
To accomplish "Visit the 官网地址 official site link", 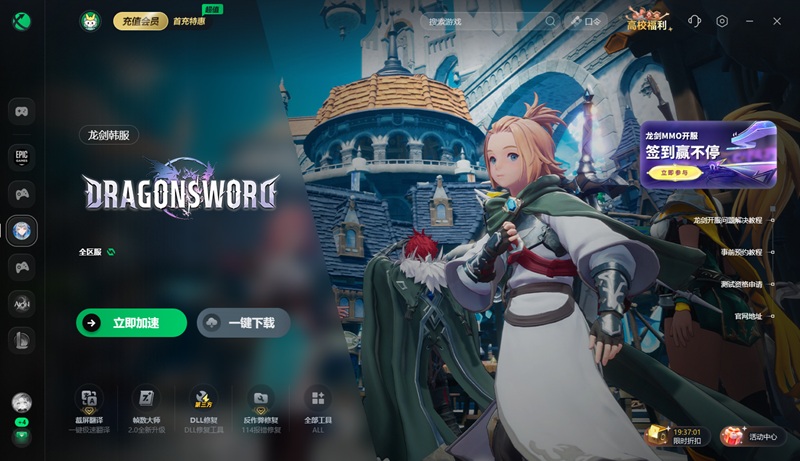I will tap(748, 316).
